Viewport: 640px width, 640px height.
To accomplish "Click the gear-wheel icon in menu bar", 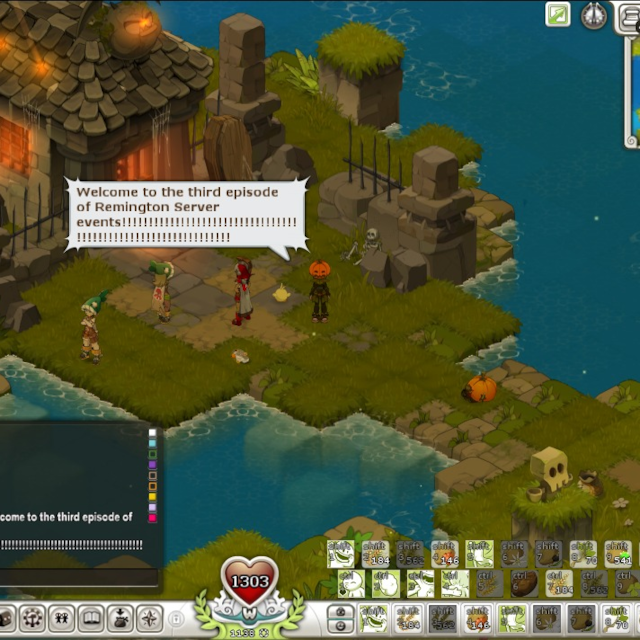I will tap(33, 618).
